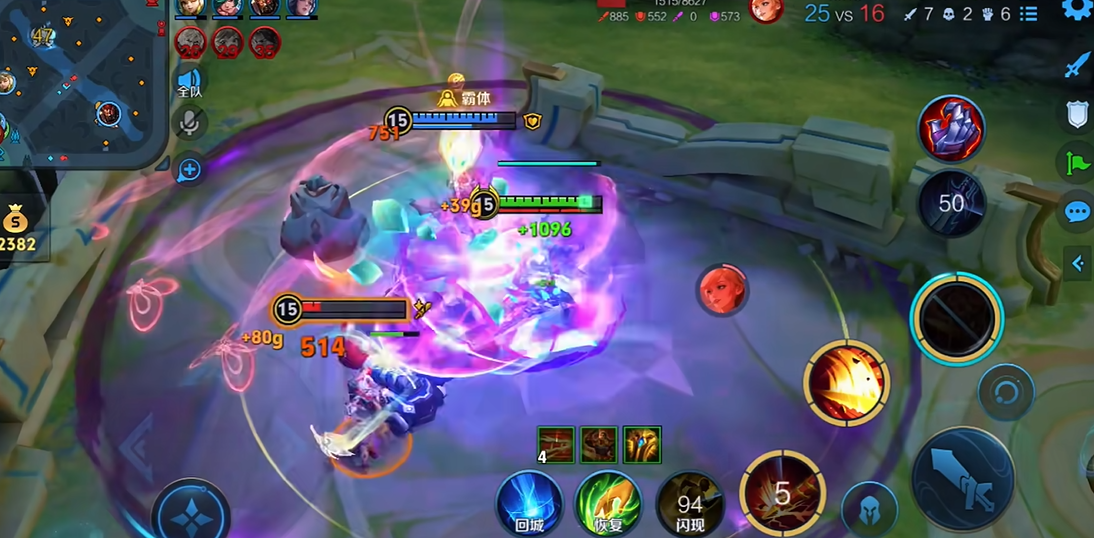Viewport: 1094px width, 538px height.
Task: Open the quick chat bubble
Action: [x=1076, y=212]
